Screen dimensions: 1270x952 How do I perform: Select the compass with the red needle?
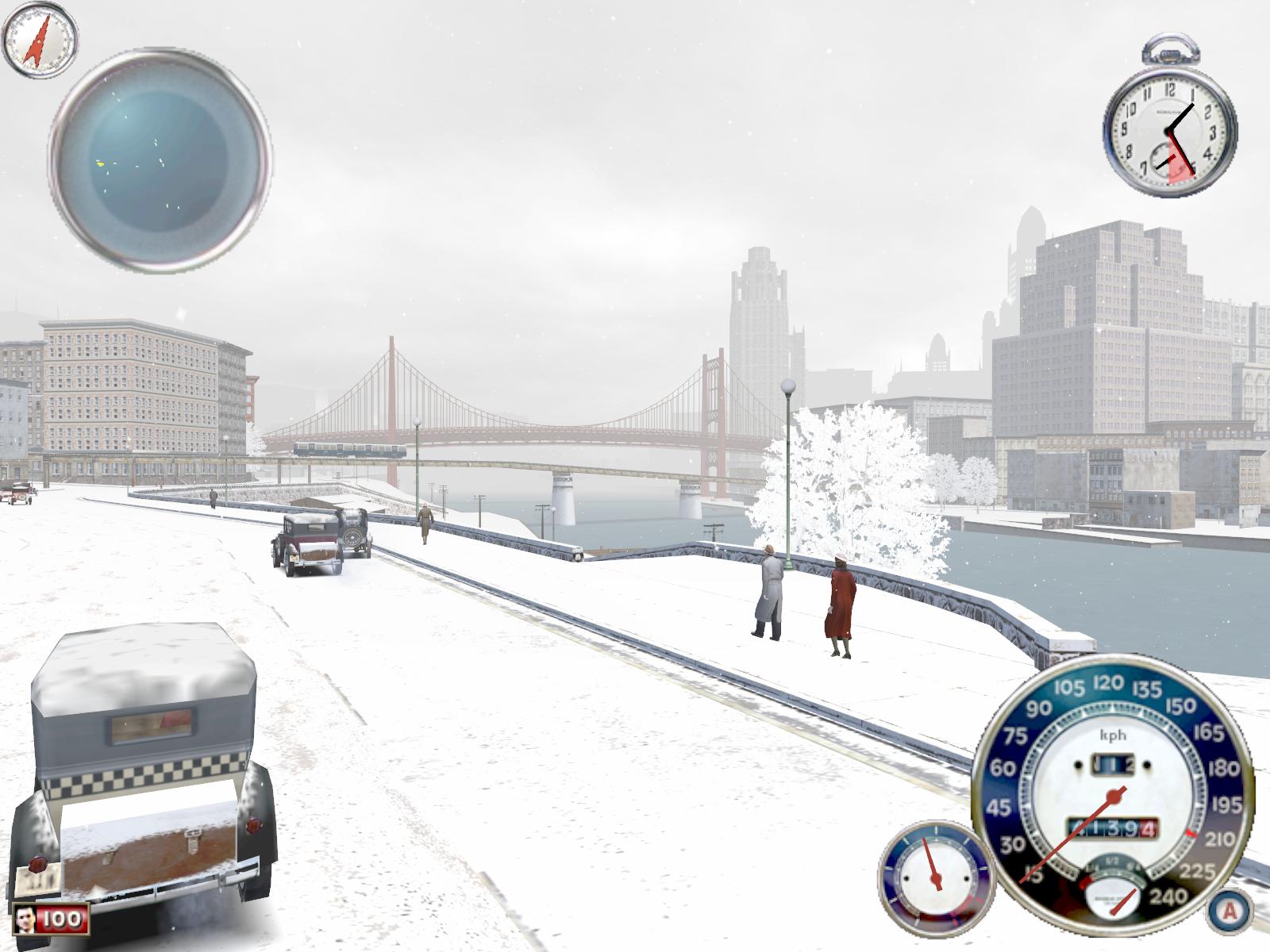(x=40, y=40)
